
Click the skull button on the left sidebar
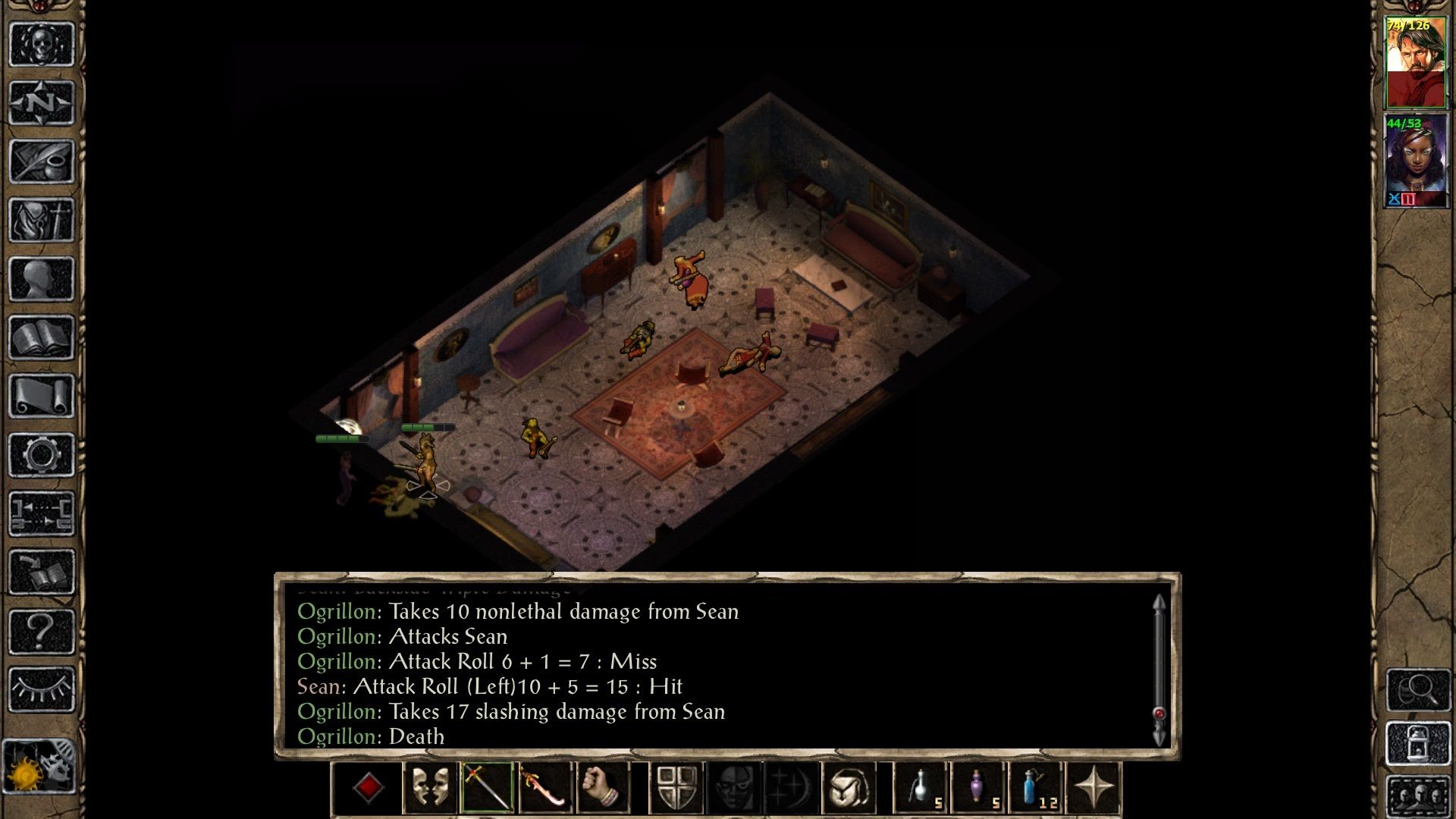42,44
